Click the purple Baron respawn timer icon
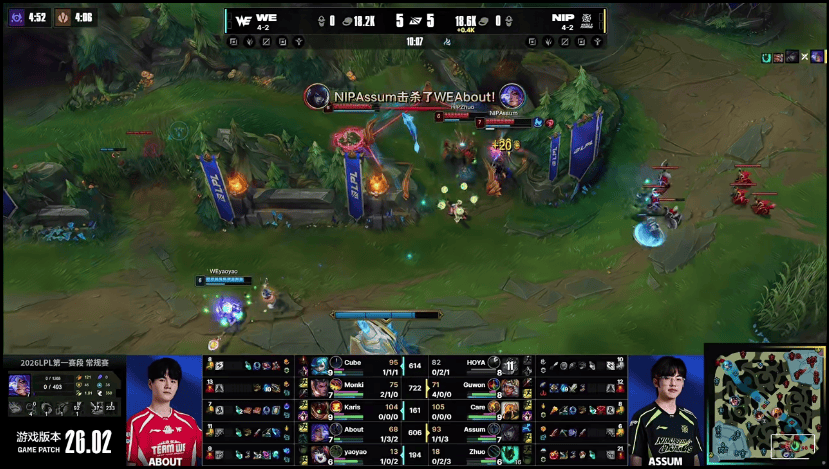This screenshot has width=829, height=469. click(x=16, y=16)
